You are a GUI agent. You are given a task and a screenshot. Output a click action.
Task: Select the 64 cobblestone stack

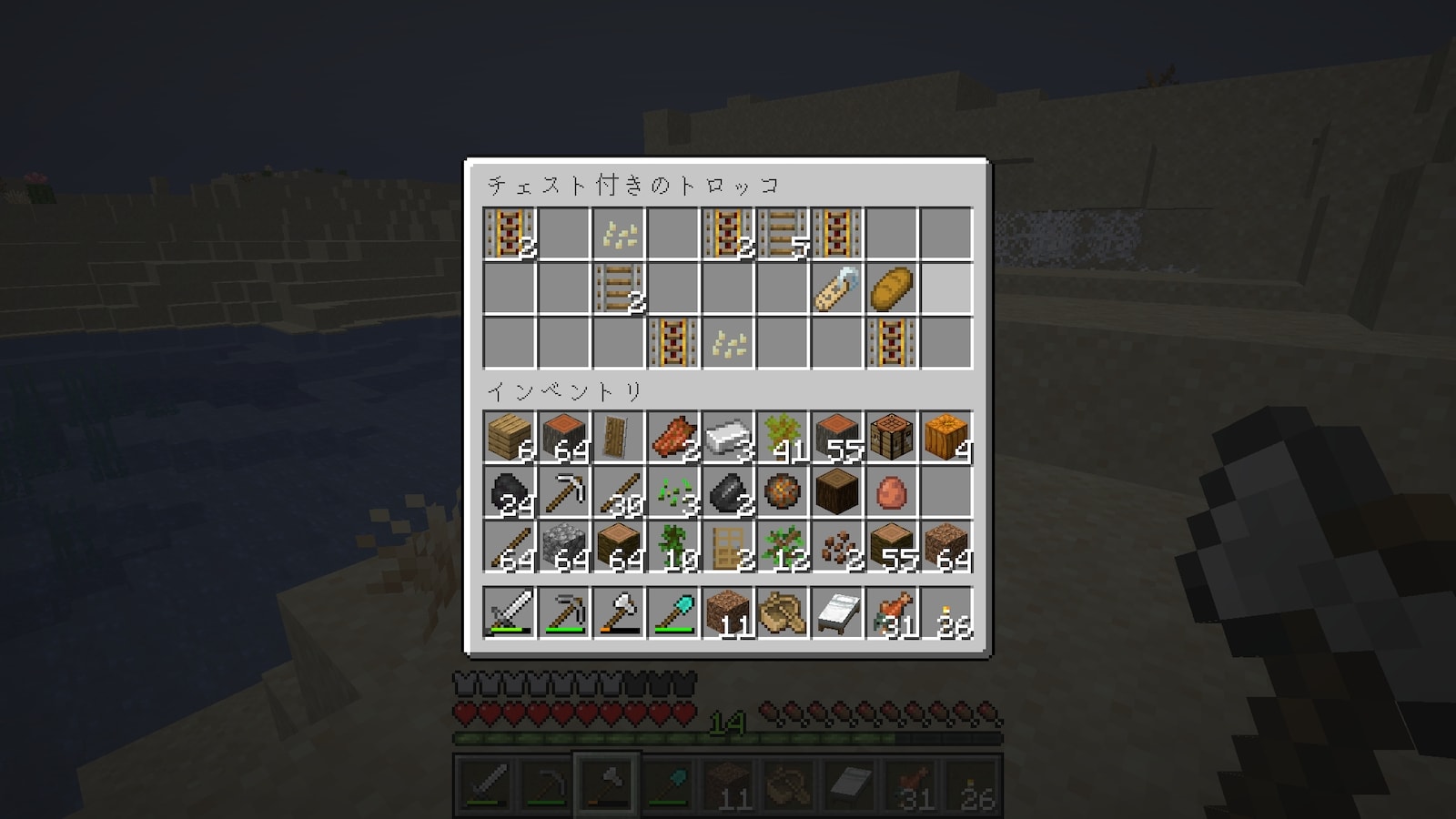point(563,547)
